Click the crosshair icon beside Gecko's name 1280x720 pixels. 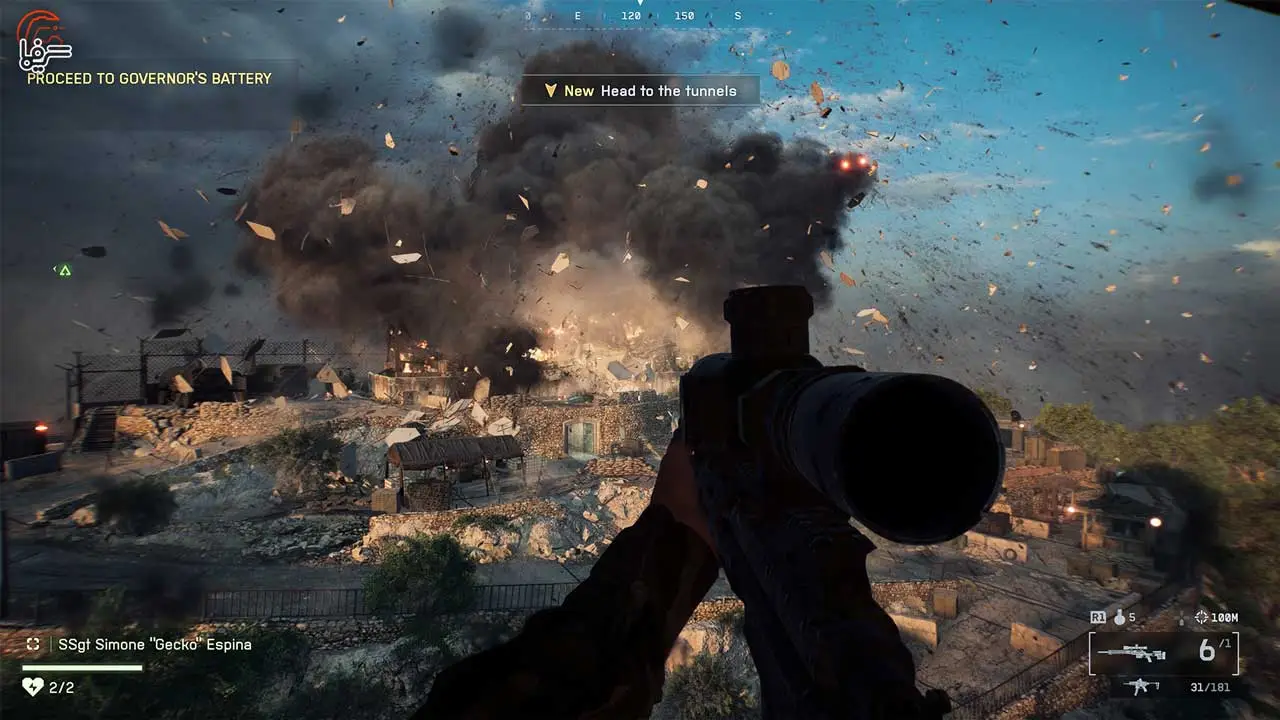pos(34,644)
